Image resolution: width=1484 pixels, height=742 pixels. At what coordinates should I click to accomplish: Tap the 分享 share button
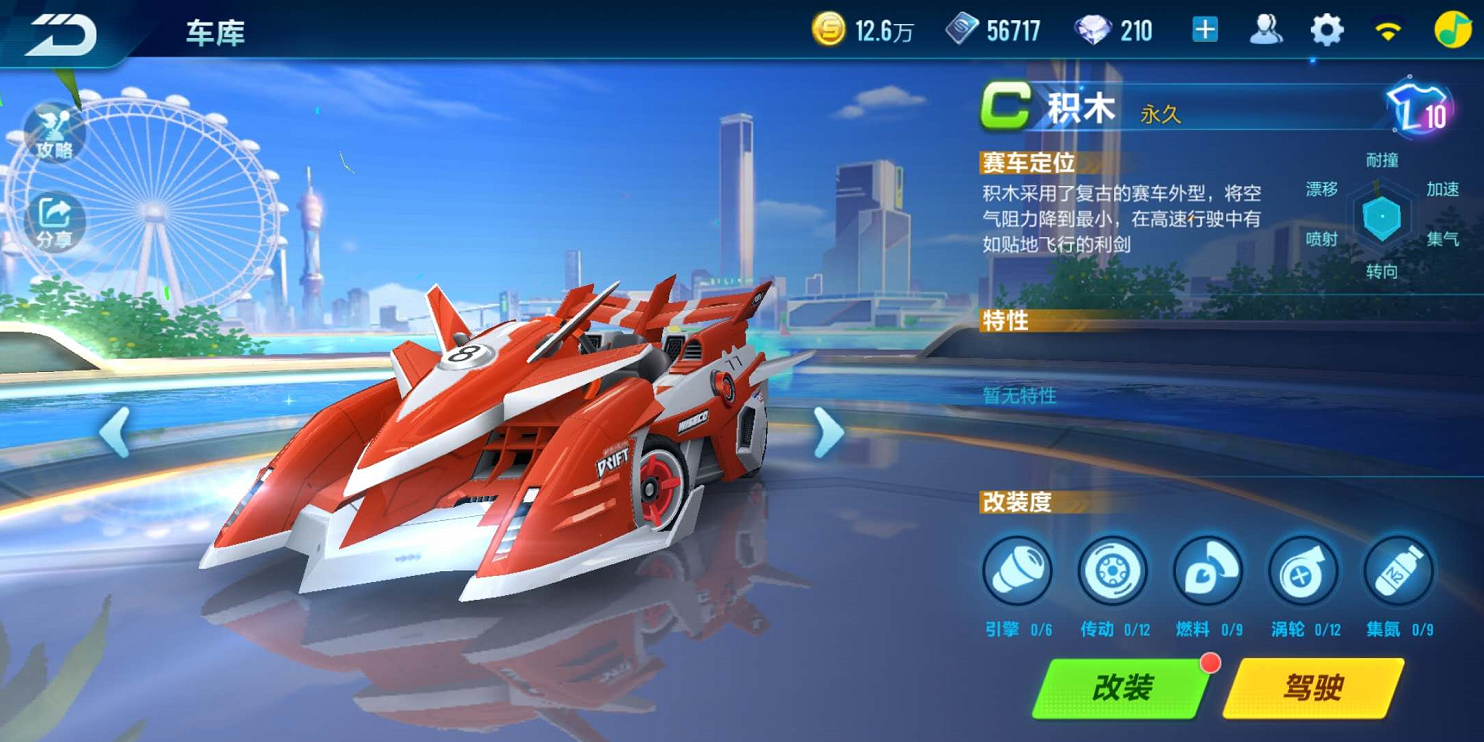pyautogui.click(x=54, y=221)
